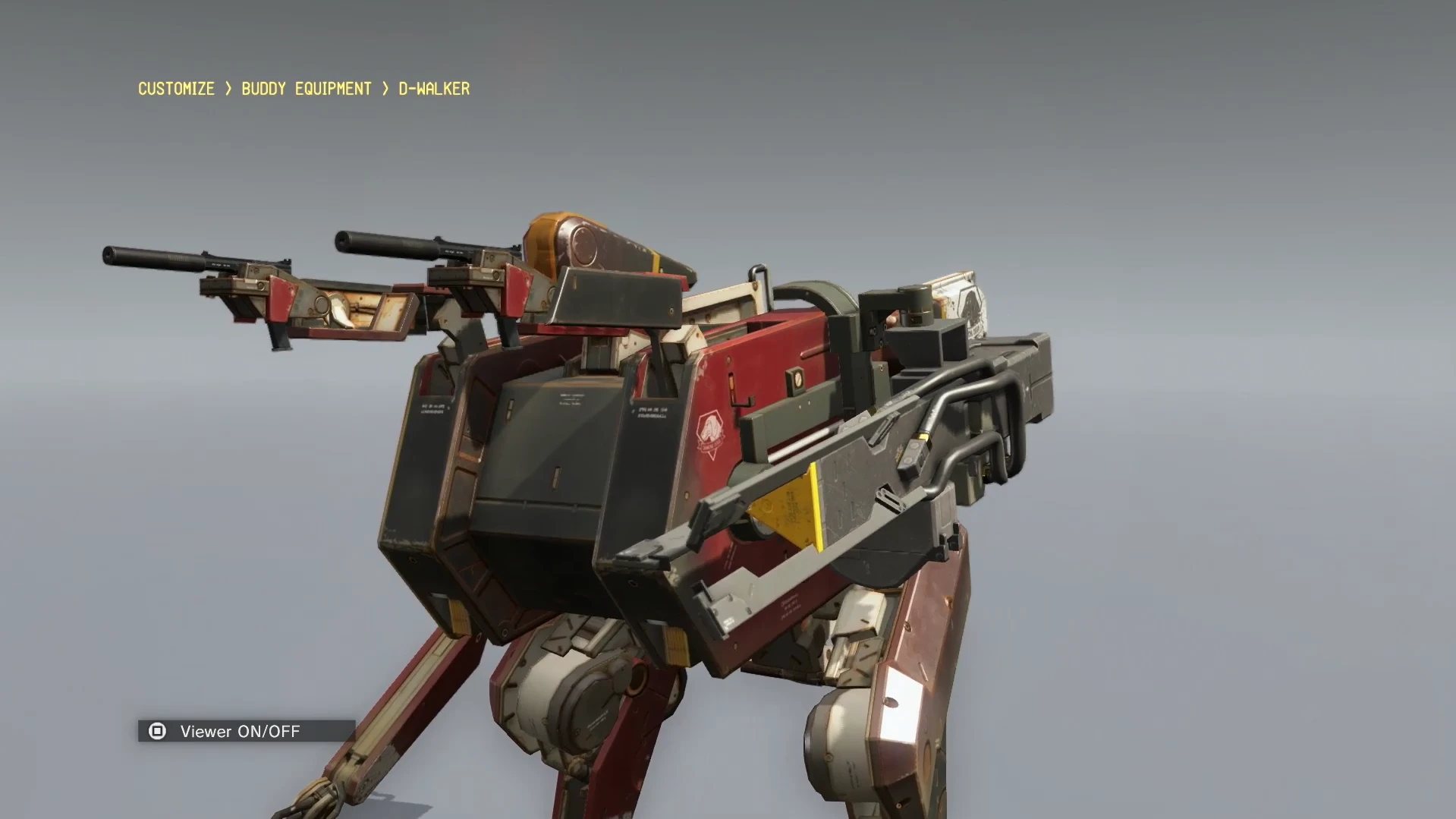Screen dimensions: 1456x819
Task: Expand the chevron between CUSTOMIZE and BUDDY EQUIPMENT
Action: [x=227, y=89]
